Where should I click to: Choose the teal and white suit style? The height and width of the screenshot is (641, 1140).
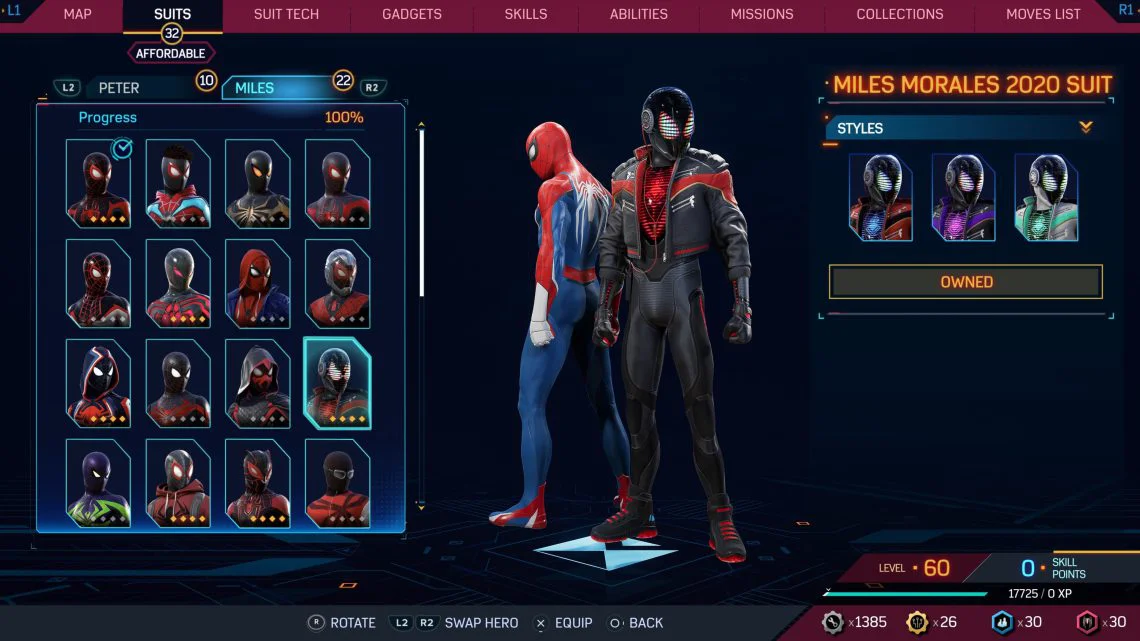click(1046, 197)
